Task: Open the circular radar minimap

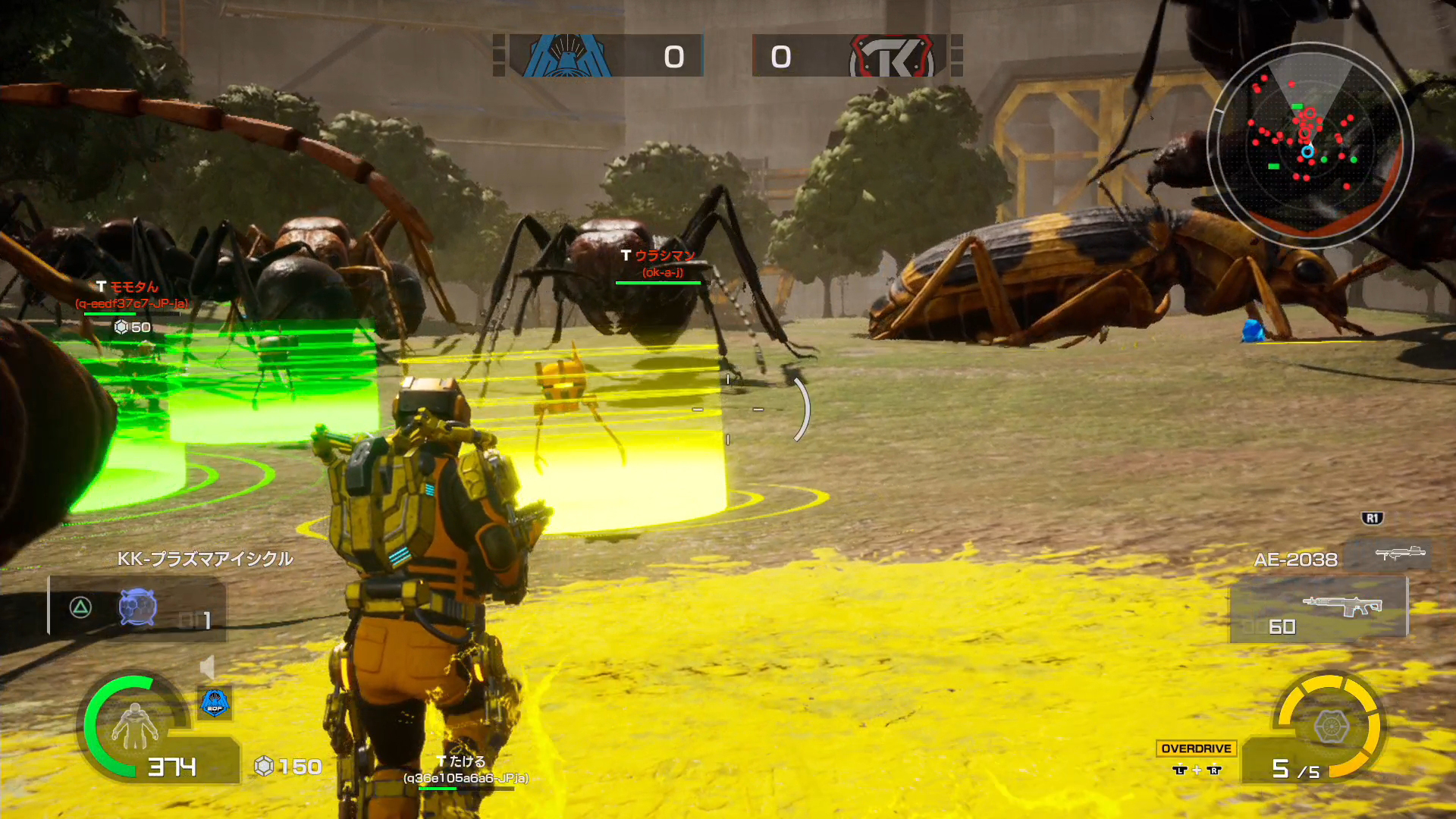Action: click(x=1310, y=144)
